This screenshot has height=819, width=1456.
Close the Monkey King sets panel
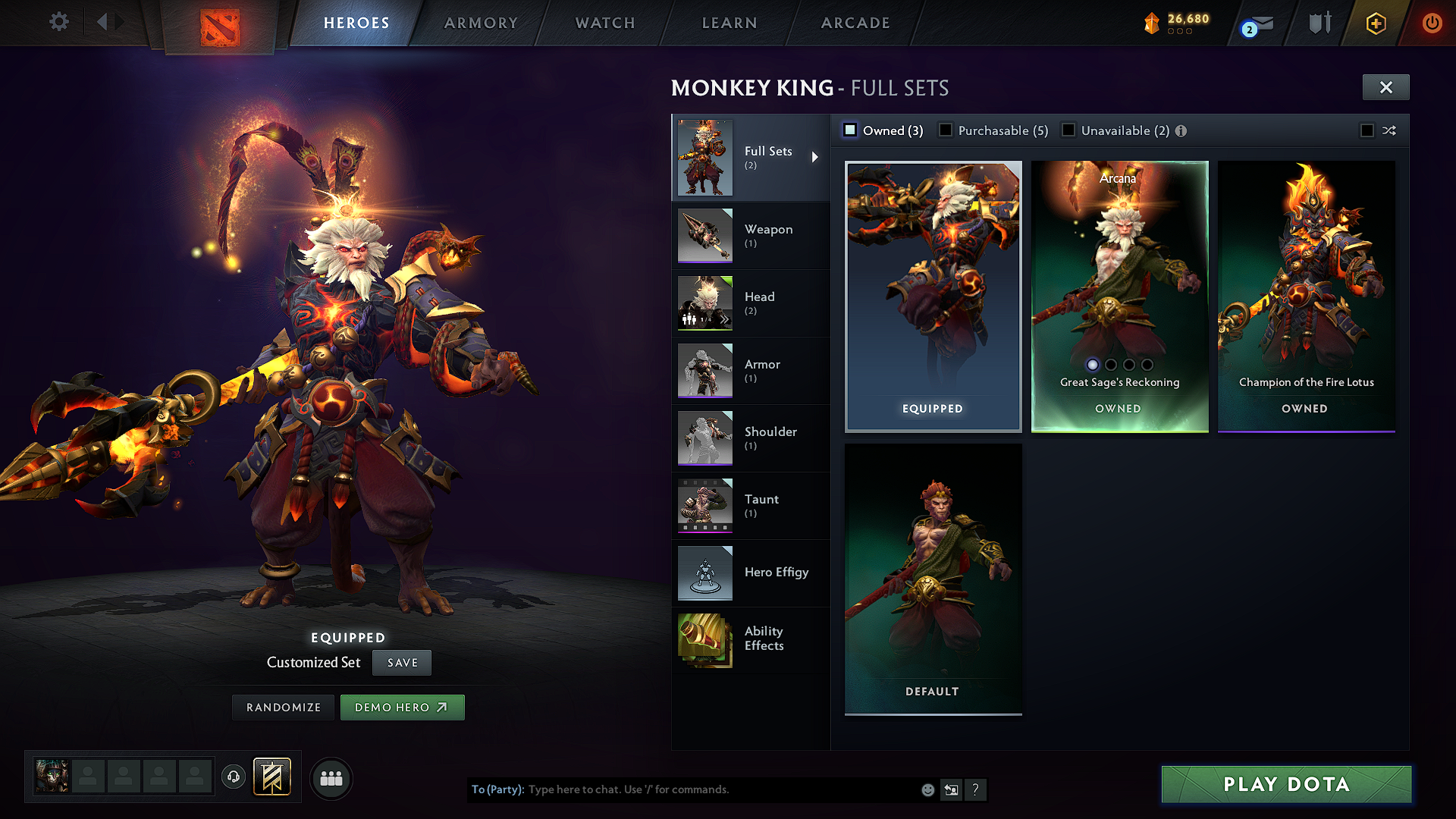[1385, 87]
